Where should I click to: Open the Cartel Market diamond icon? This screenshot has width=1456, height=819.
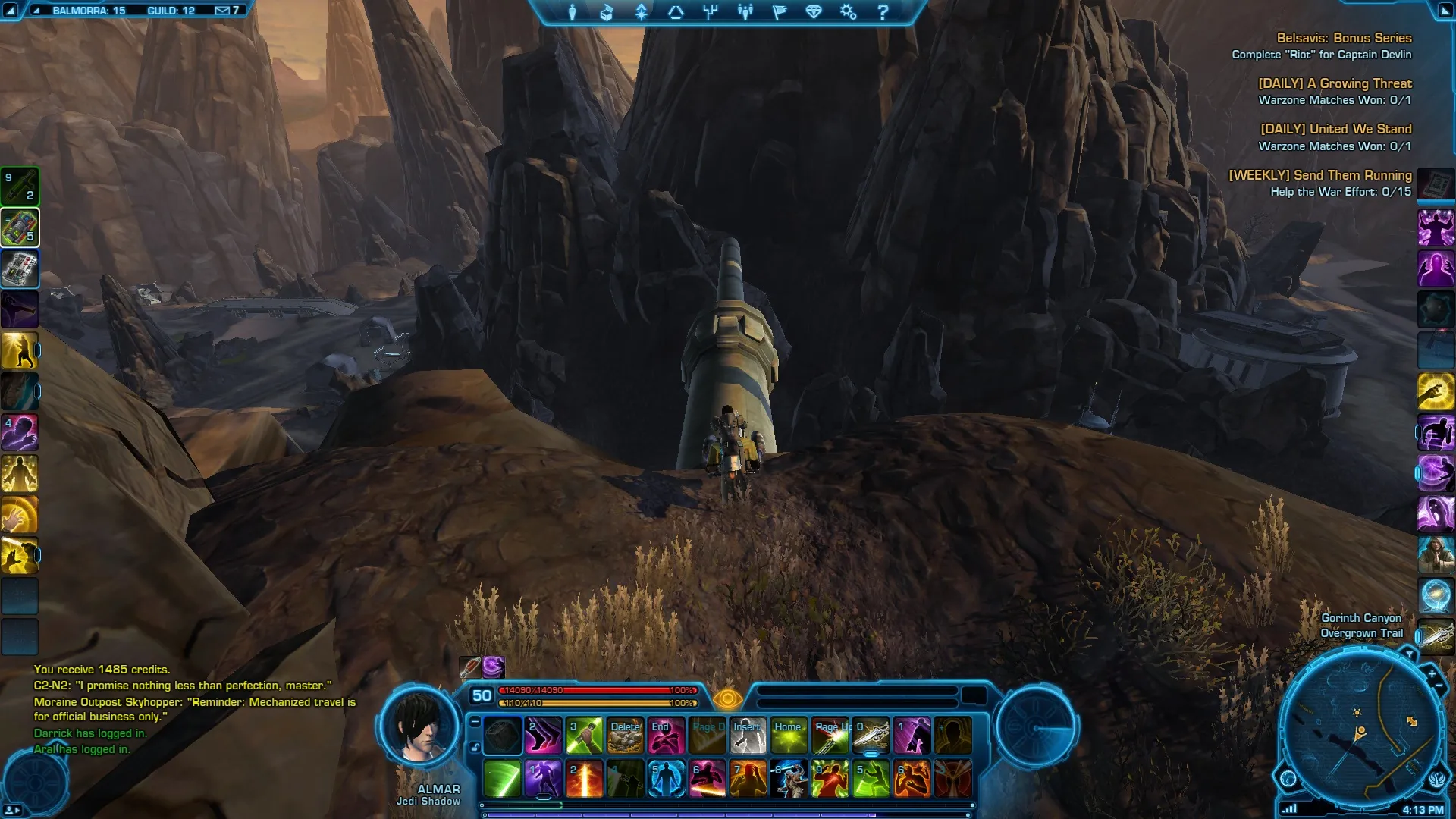[814, 12]
